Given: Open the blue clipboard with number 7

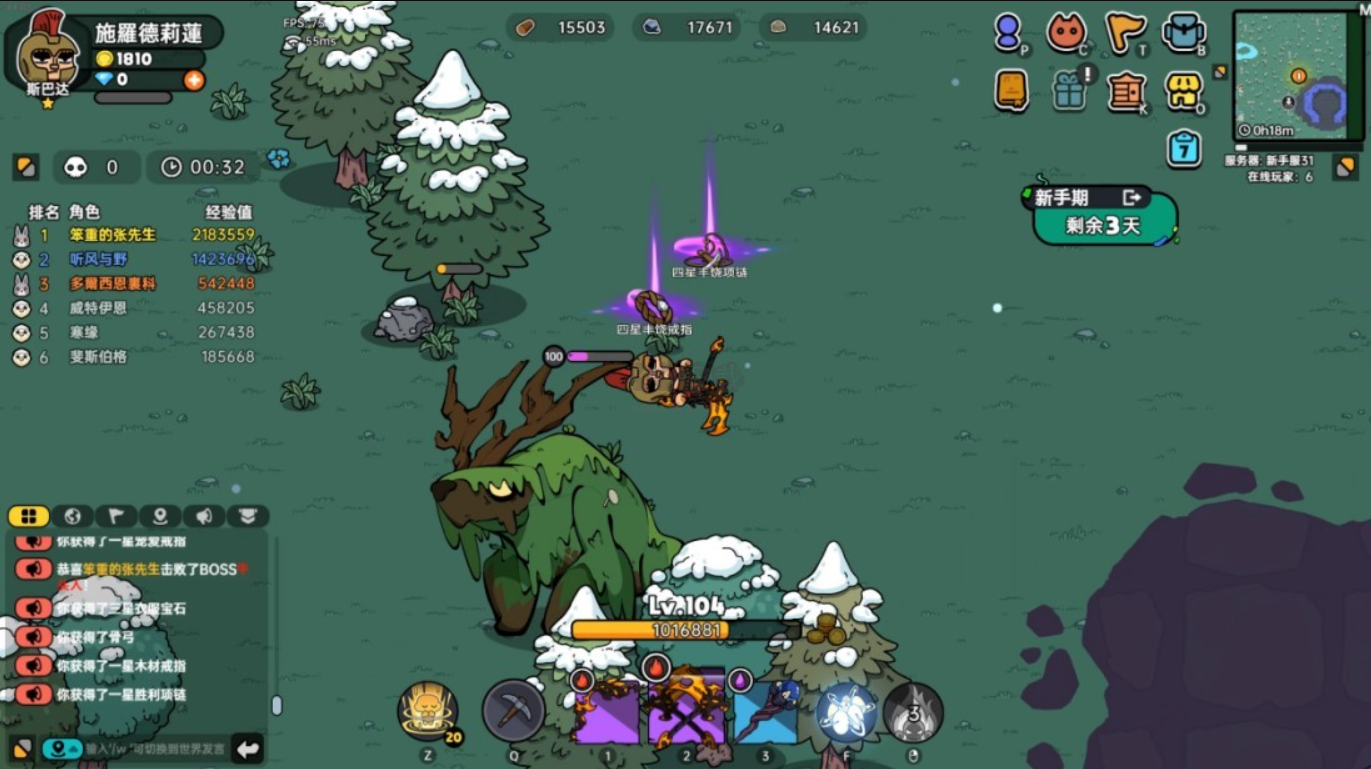Looking at the screenshot, I should coord(1184,149).
